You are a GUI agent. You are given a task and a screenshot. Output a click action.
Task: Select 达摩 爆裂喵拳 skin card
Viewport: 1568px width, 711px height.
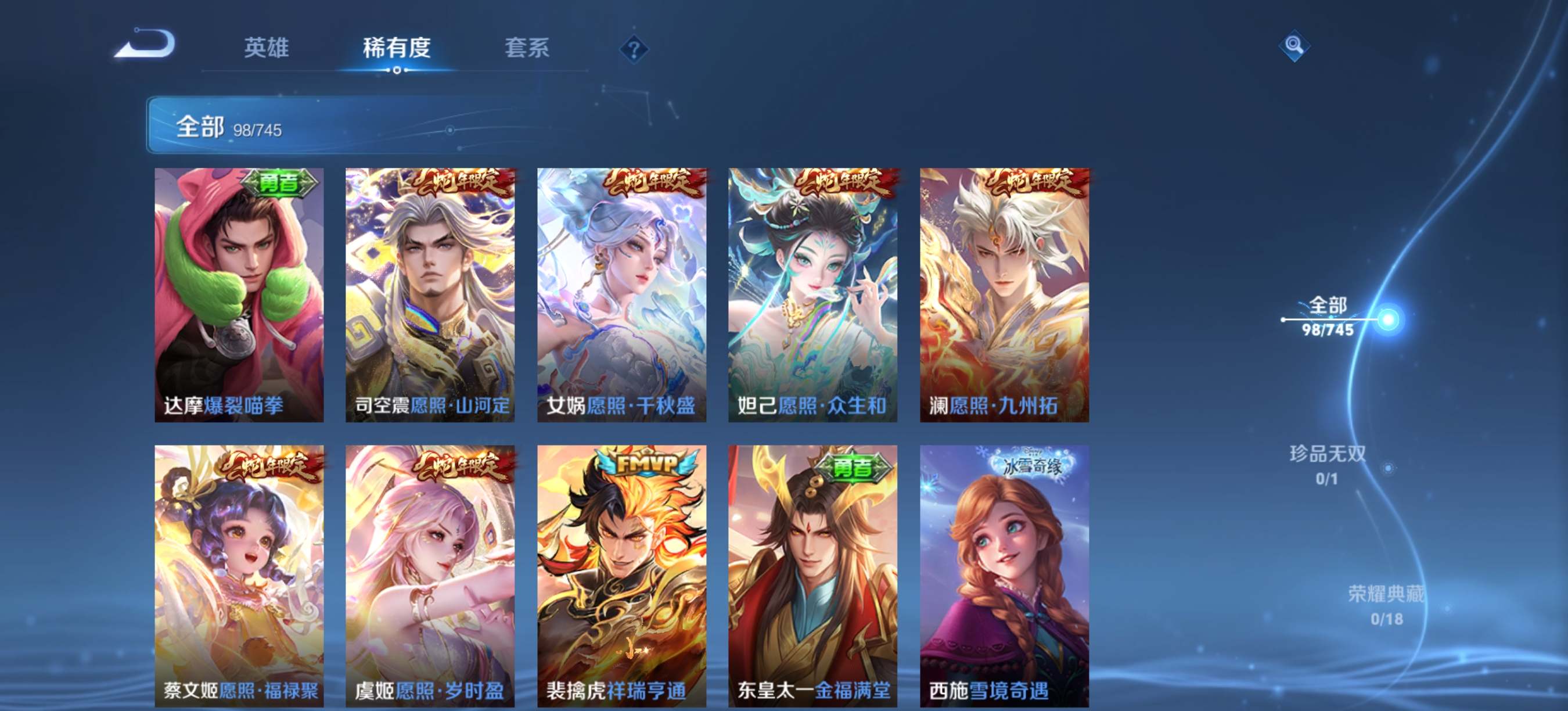tap(239, 295)
